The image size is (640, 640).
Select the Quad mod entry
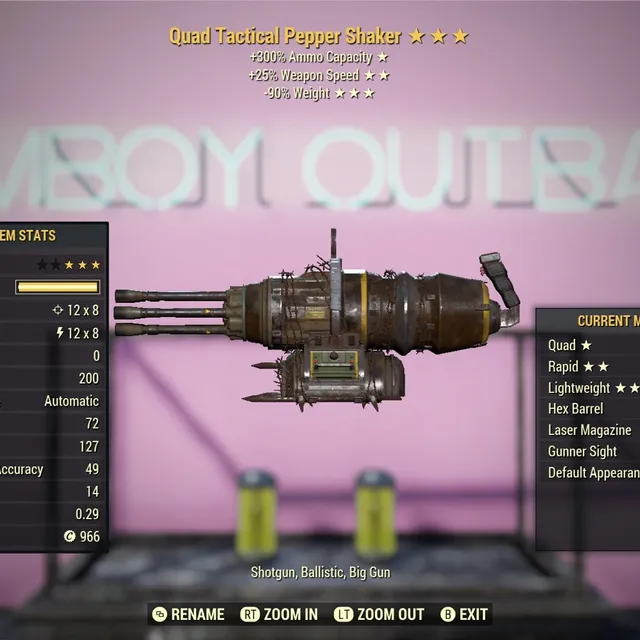[x=570, y=345]
